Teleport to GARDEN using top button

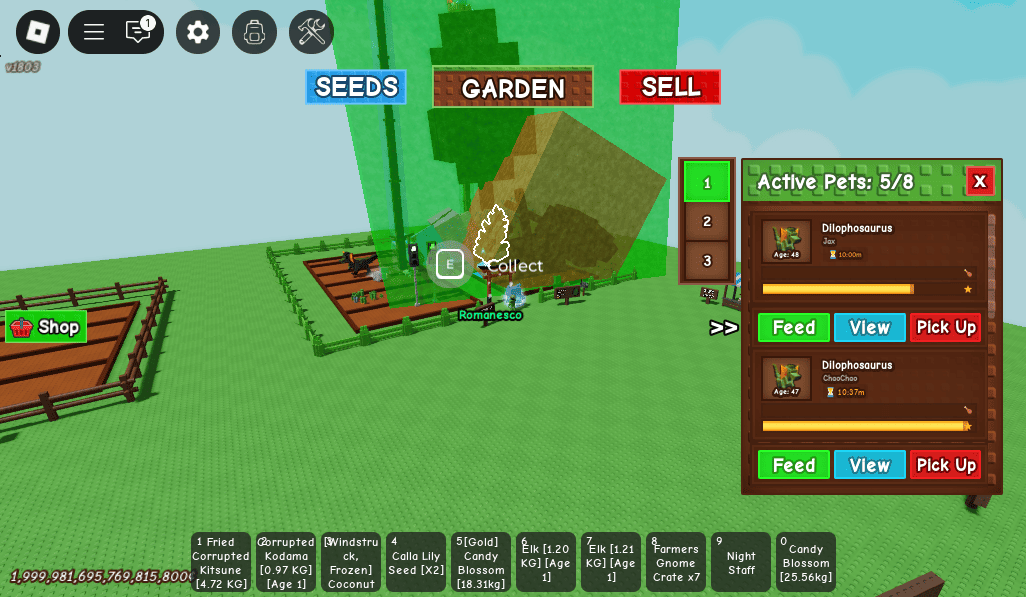pos(513,88)
